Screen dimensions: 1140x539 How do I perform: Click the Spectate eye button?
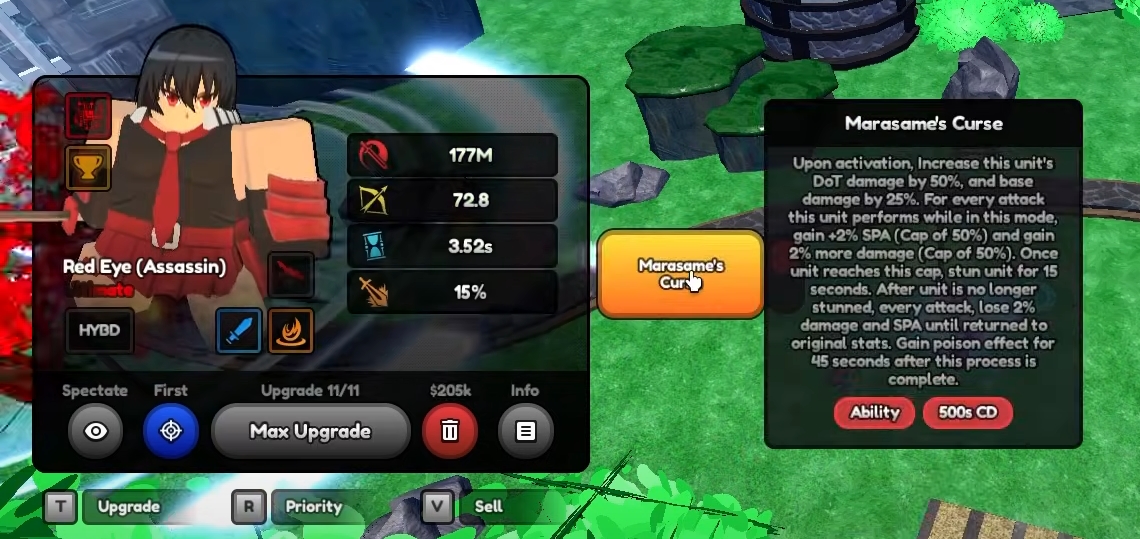click(96, 431)
